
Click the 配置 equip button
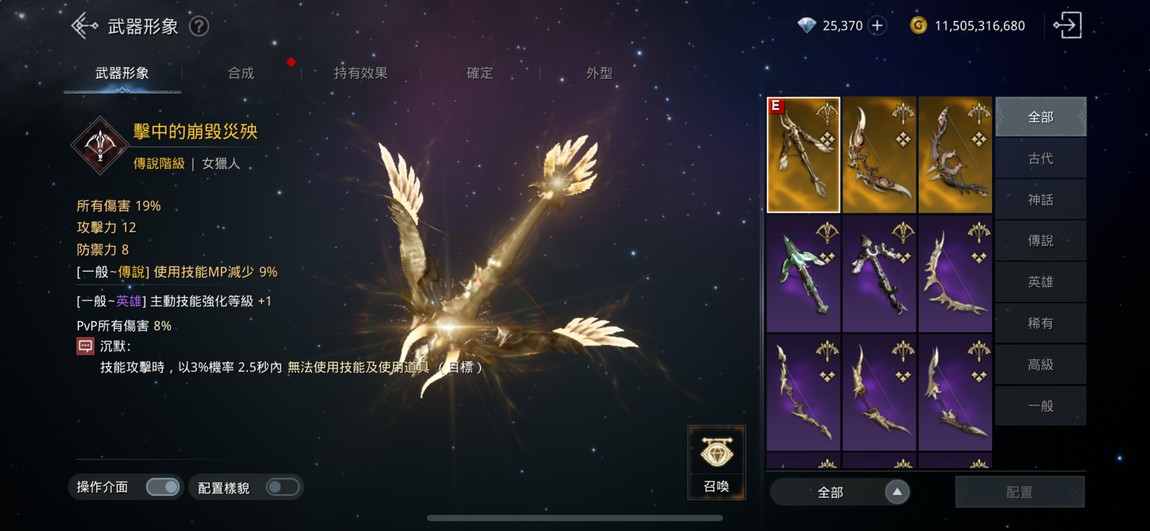tap(1019, 492)
